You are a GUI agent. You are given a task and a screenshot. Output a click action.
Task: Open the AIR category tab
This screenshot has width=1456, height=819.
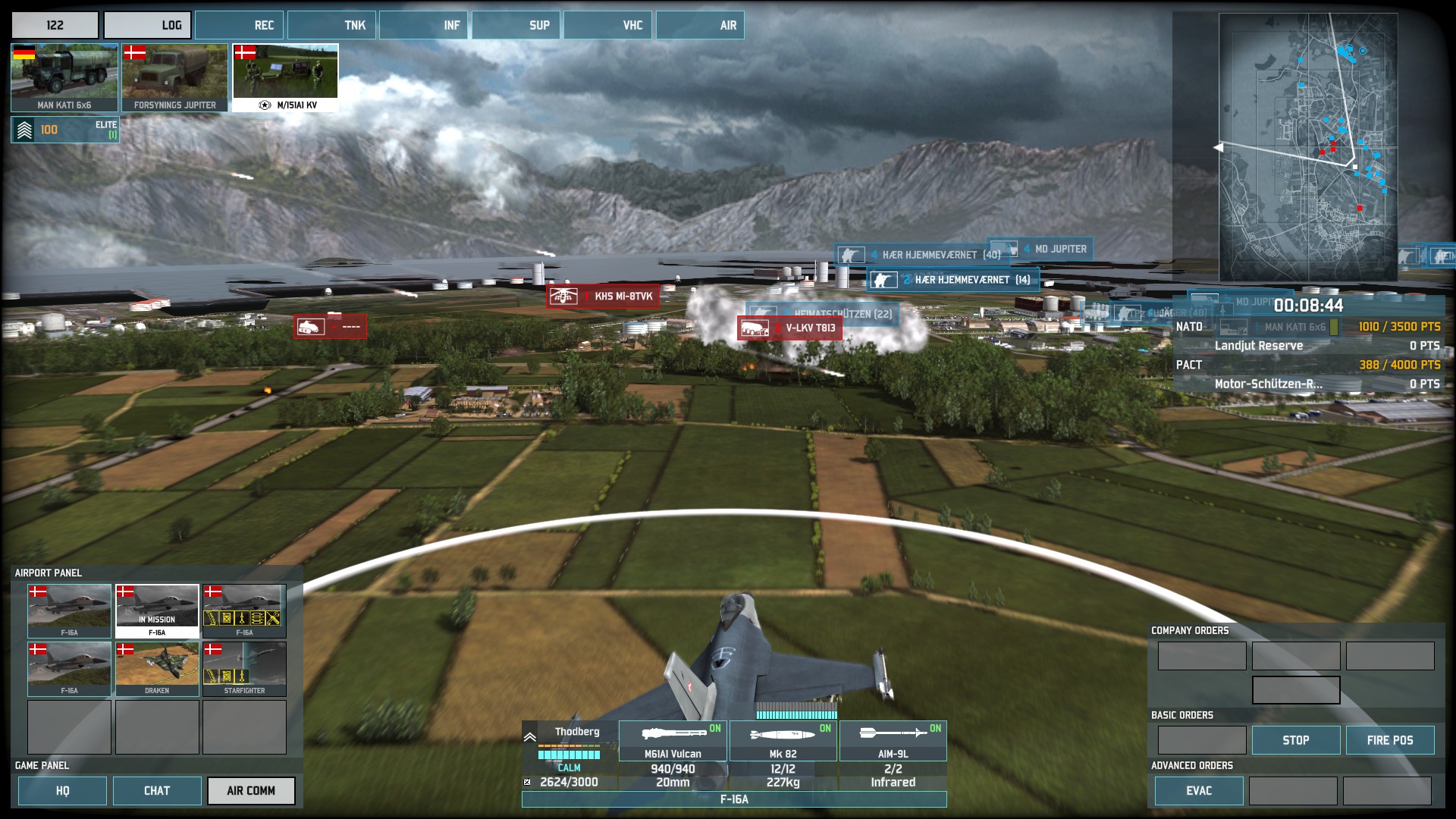(x=700, y=25)
